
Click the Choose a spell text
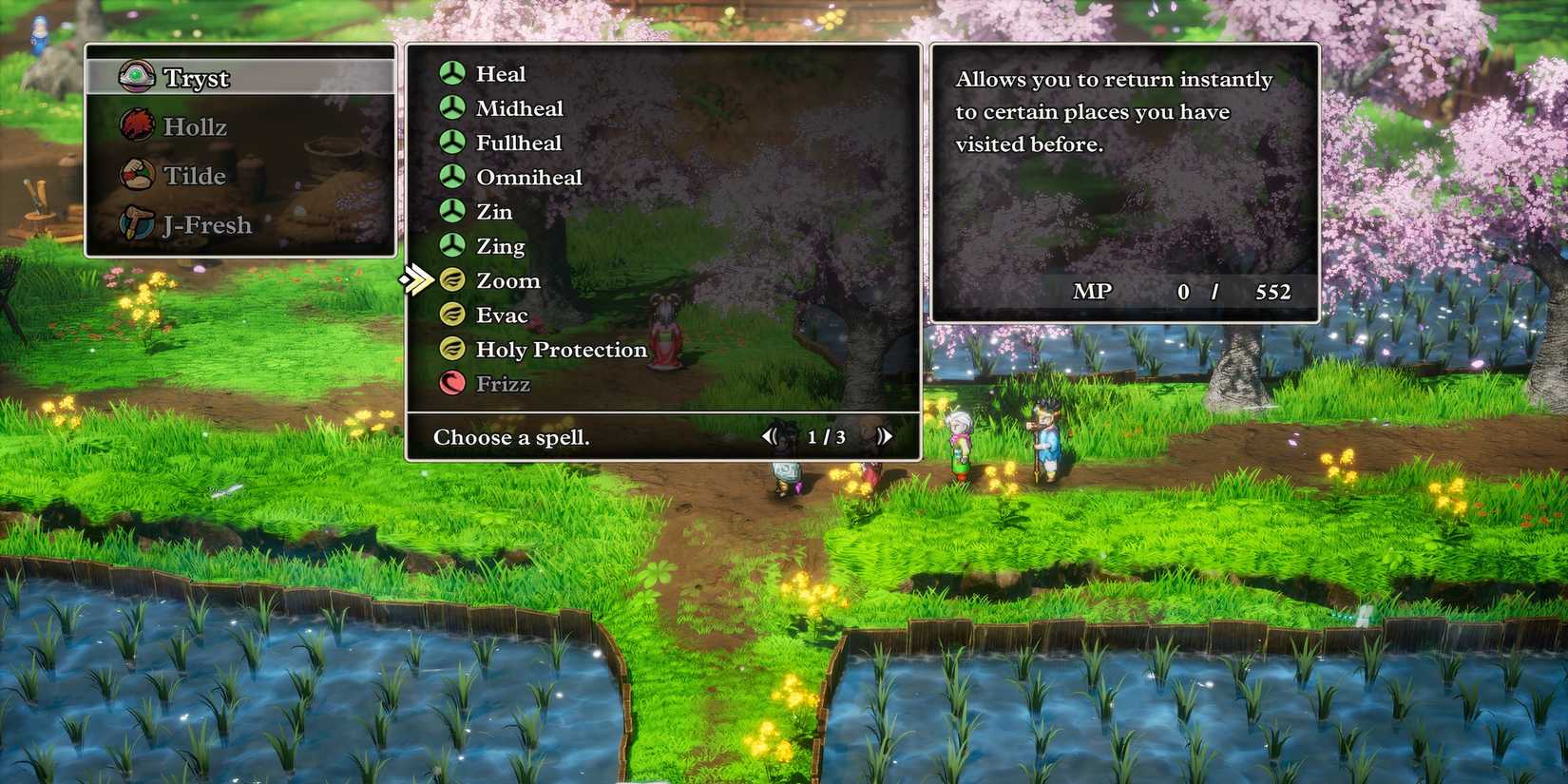point(512,437)
